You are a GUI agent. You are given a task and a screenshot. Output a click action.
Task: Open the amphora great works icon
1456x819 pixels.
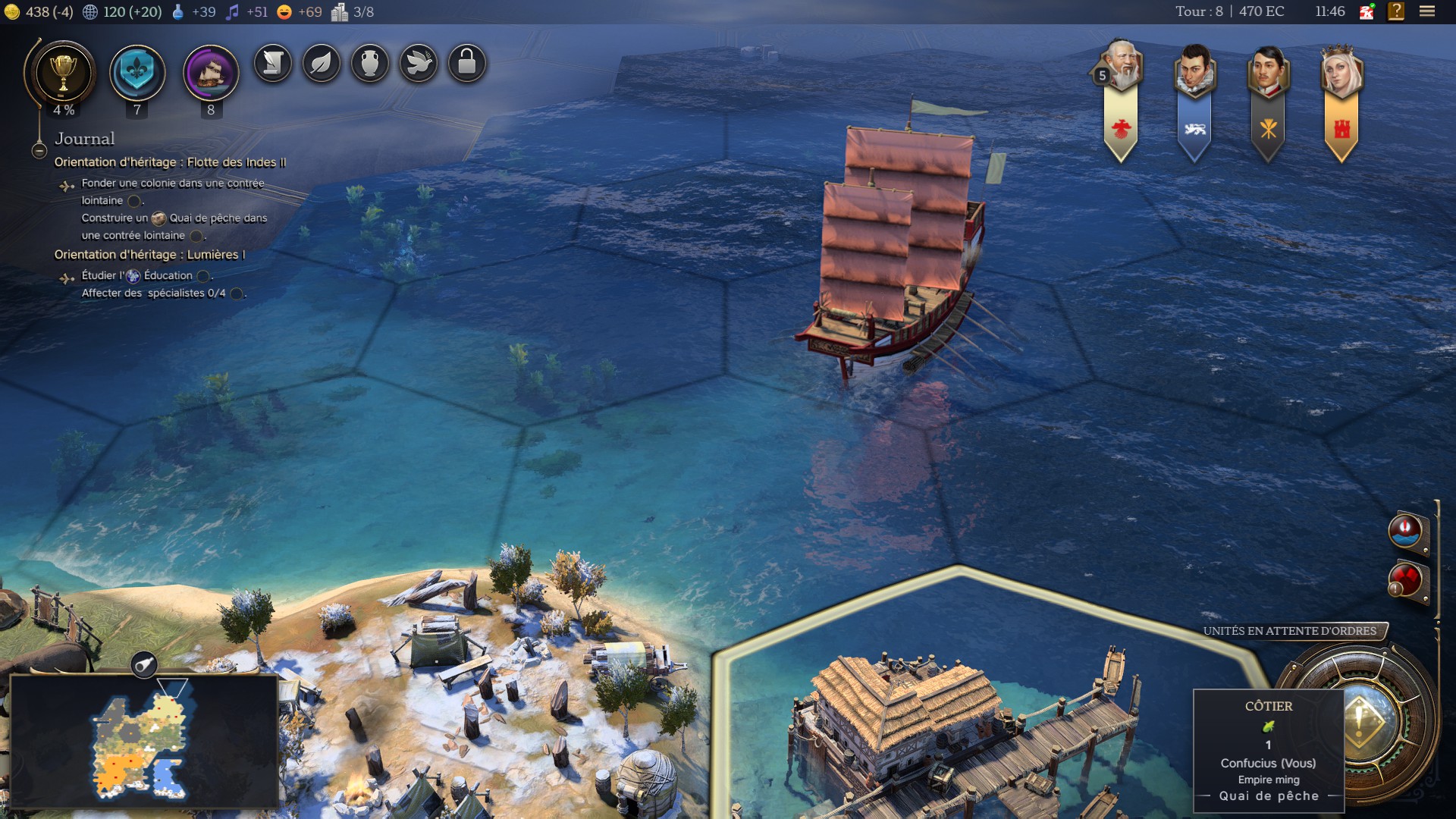coord(370,64)
